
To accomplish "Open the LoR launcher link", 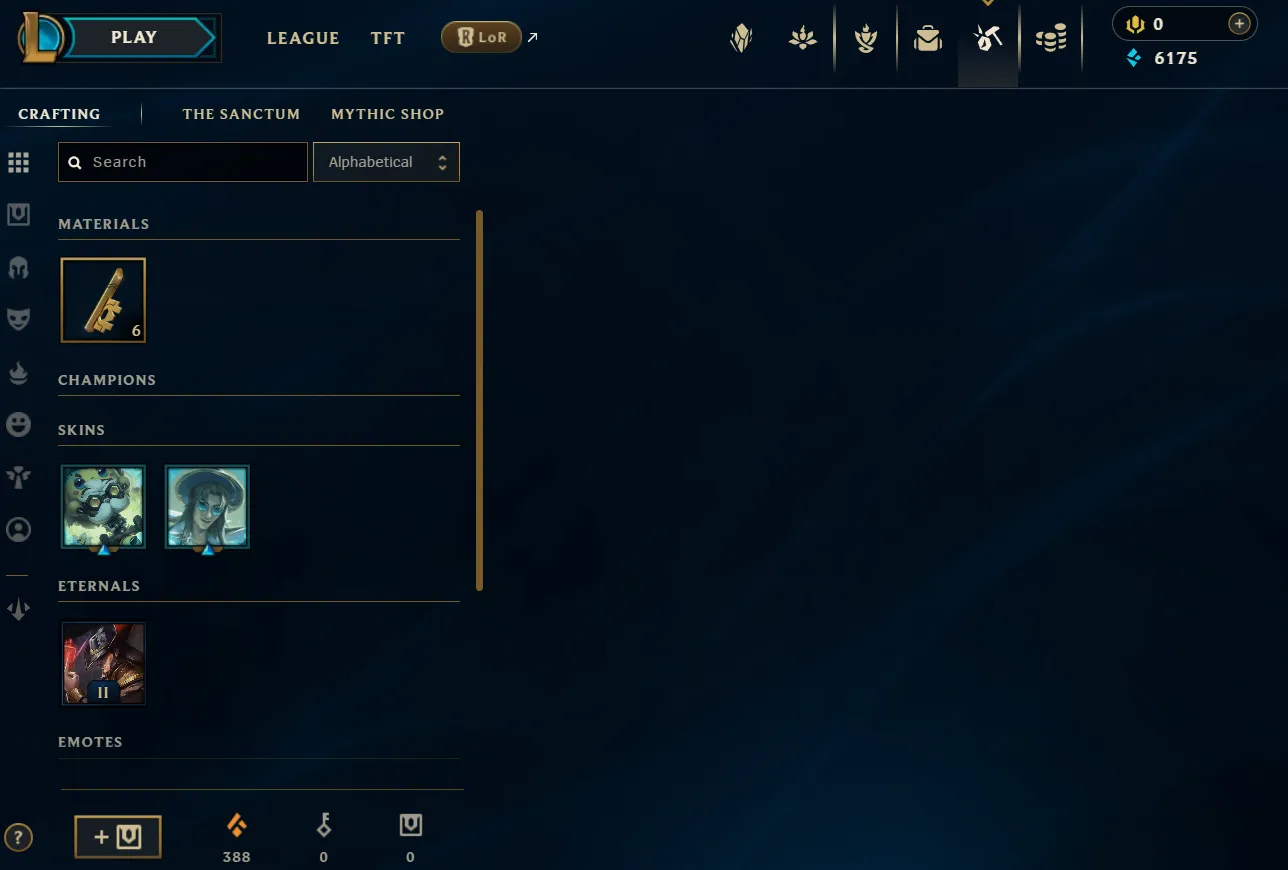I will coord(481,36).
